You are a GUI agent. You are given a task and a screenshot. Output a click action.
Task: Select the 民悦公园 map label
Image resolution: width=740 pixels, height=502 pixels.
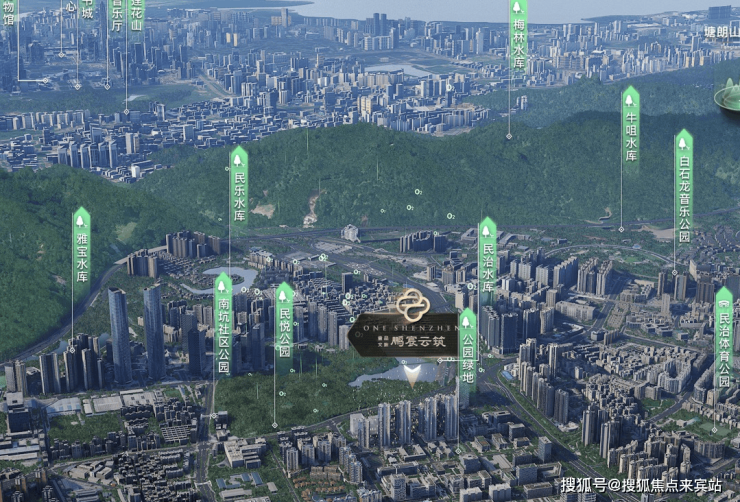284,321
